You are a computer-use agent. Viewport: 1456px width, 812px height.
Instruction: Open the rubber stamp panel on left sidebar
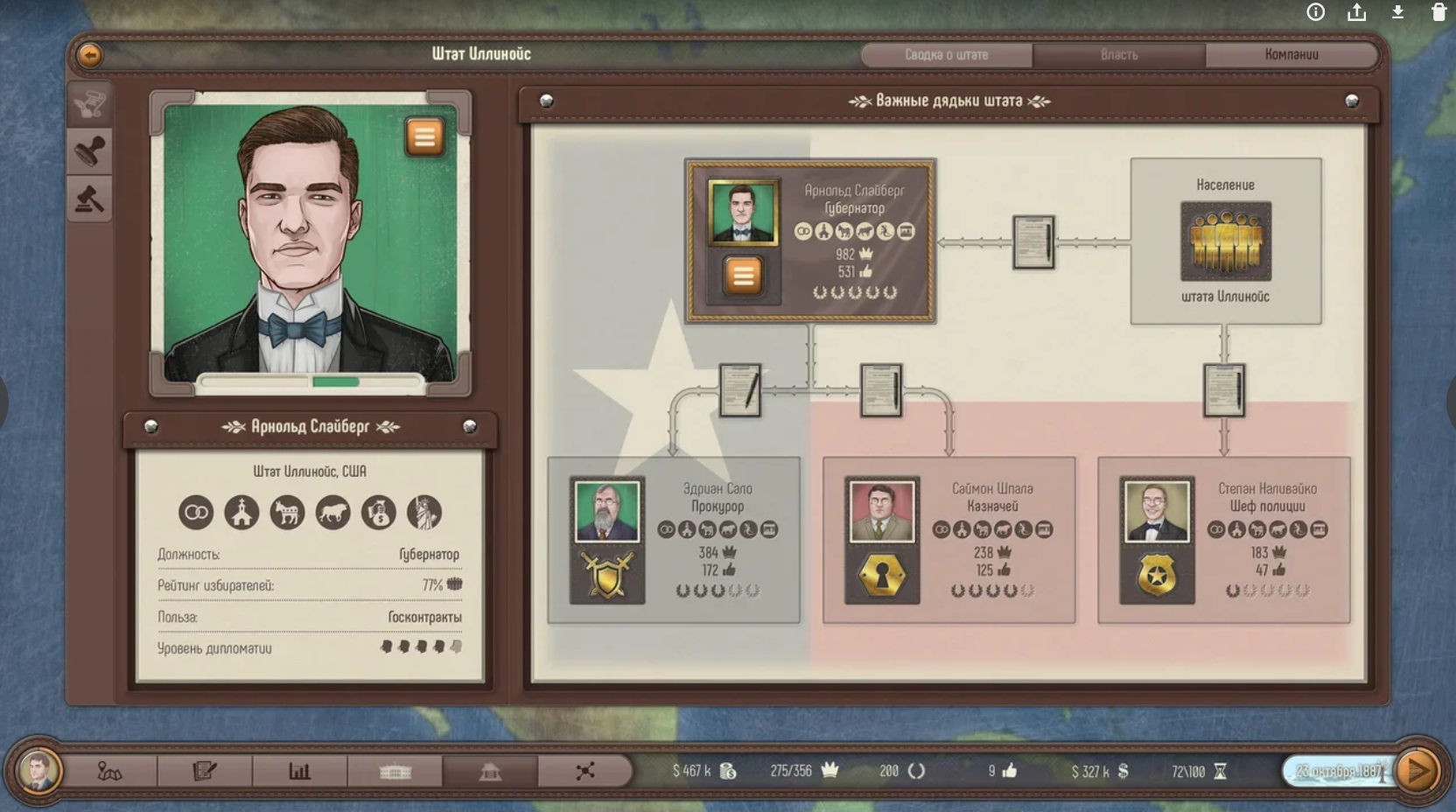[90, 150]
